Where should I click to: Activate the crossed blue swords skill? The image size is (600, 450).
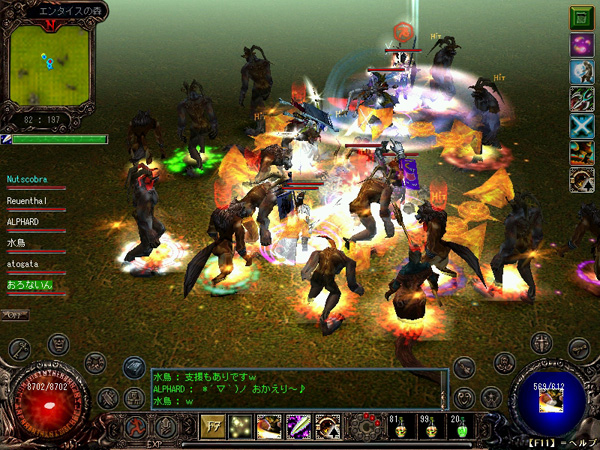coord(582,126)
